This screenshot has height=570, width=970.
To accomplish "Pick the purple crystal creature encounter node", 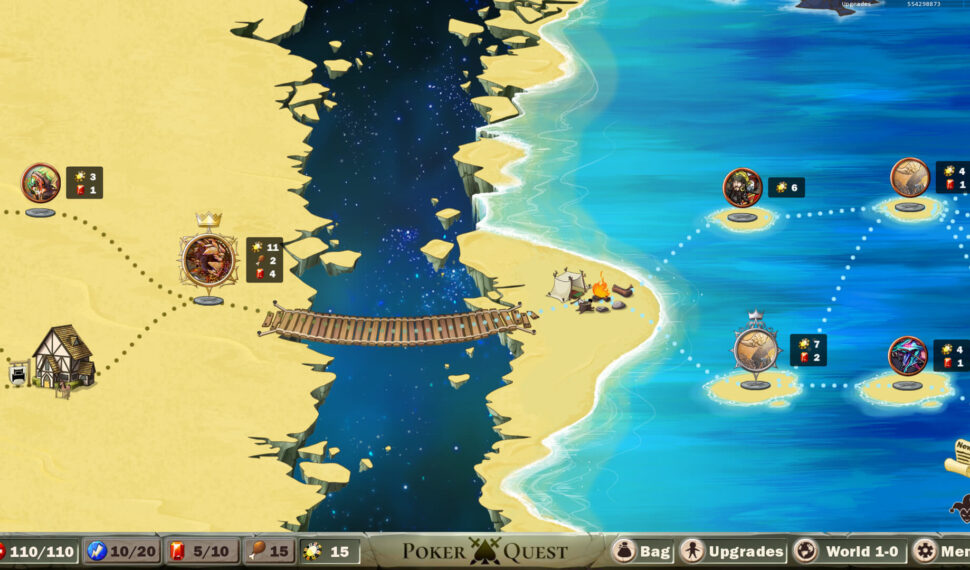I will coord(907,356).
